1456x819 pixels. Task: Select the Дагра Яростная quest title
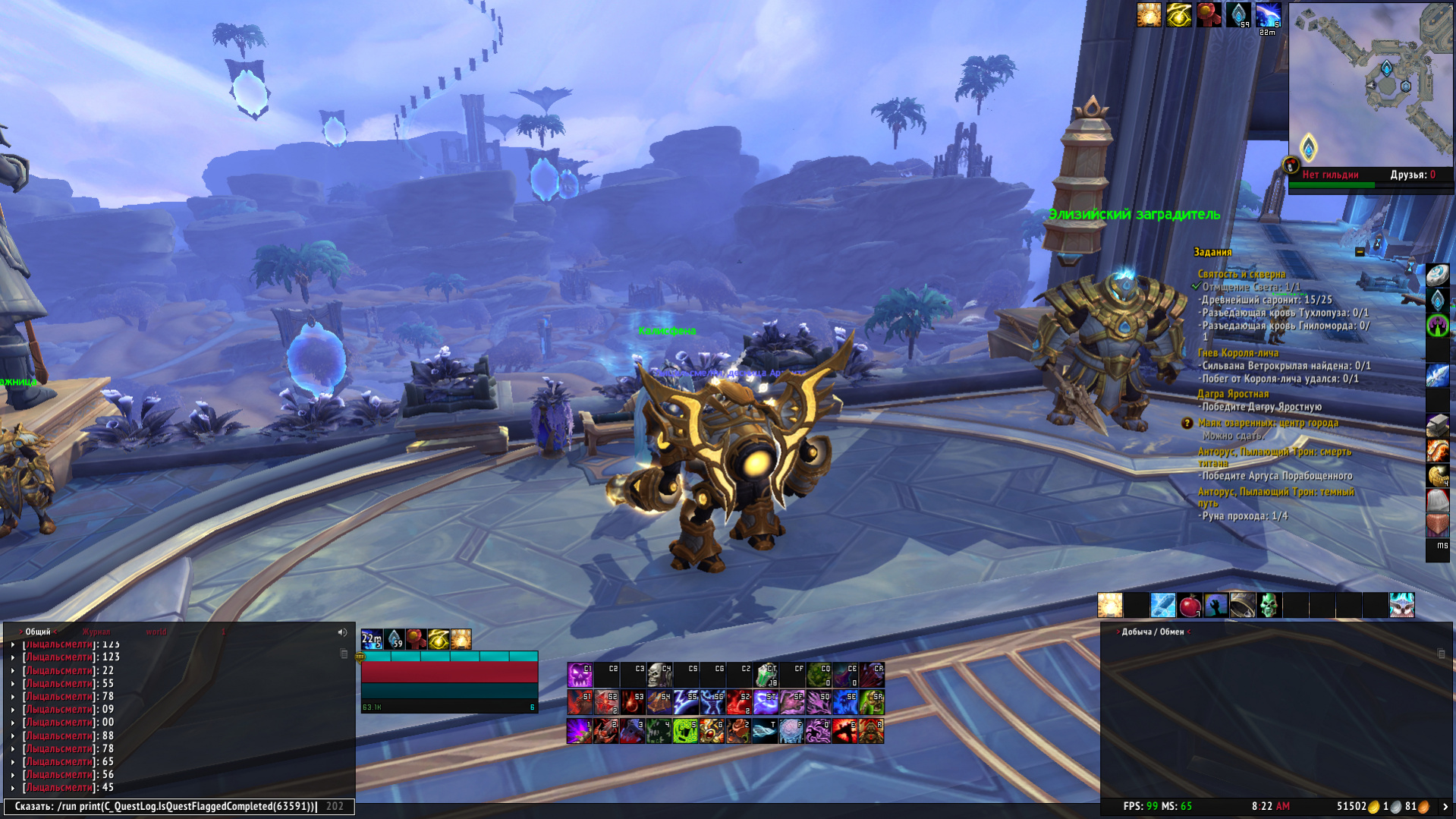pos(1232,394)
